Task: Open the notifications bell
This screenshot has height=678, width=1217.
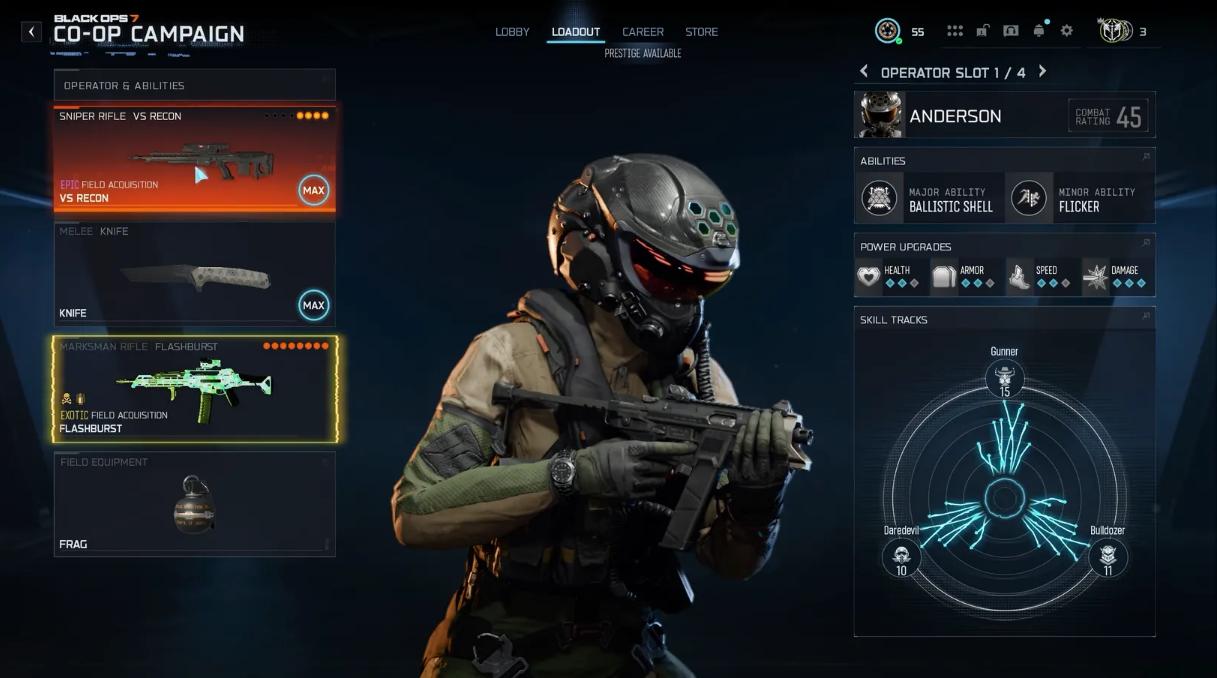Action: tap(1039, 31)
